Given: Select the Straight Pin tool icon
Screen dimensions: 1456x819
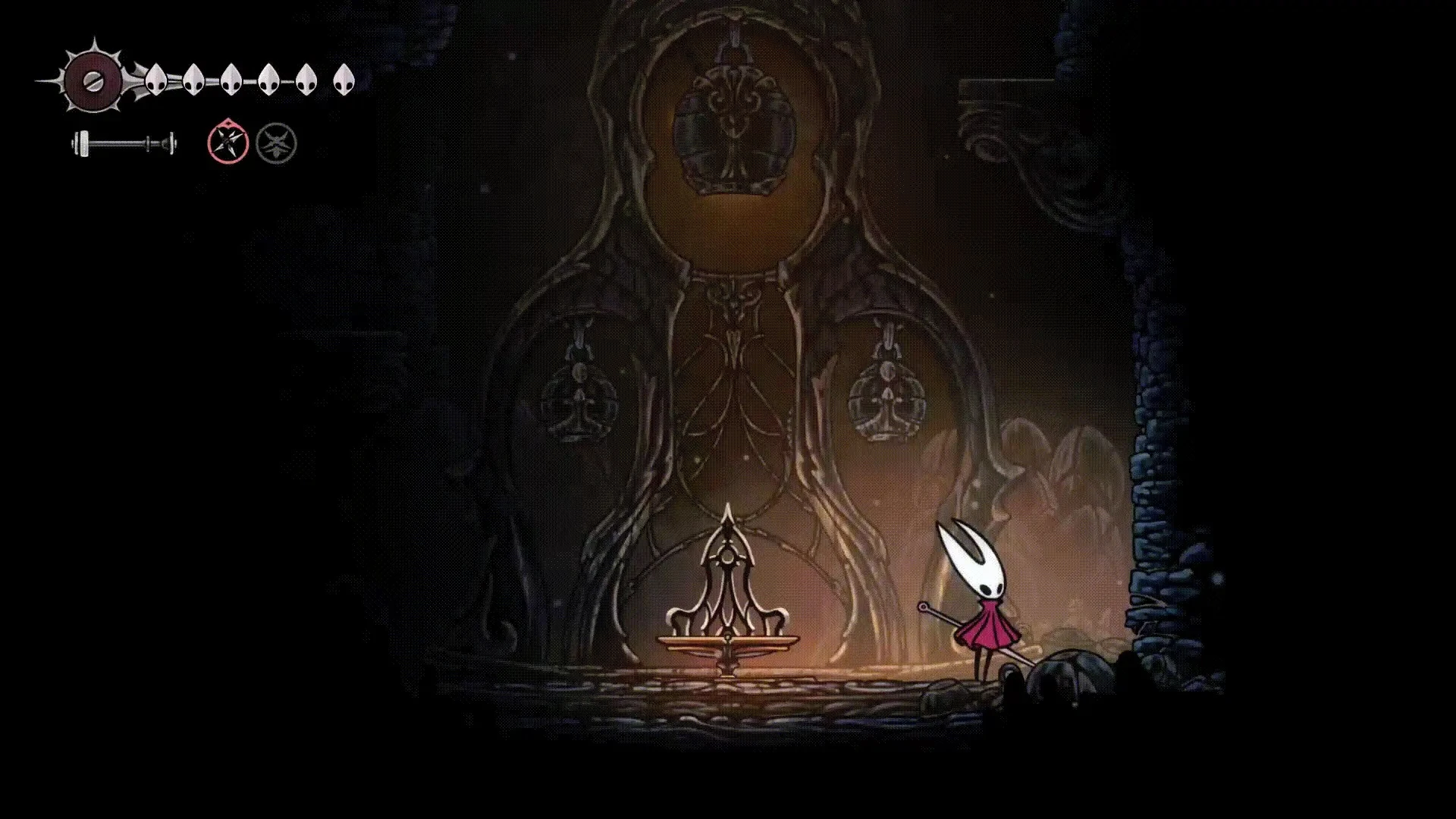Looking at the screenshot, I should [x=227, y=142].
